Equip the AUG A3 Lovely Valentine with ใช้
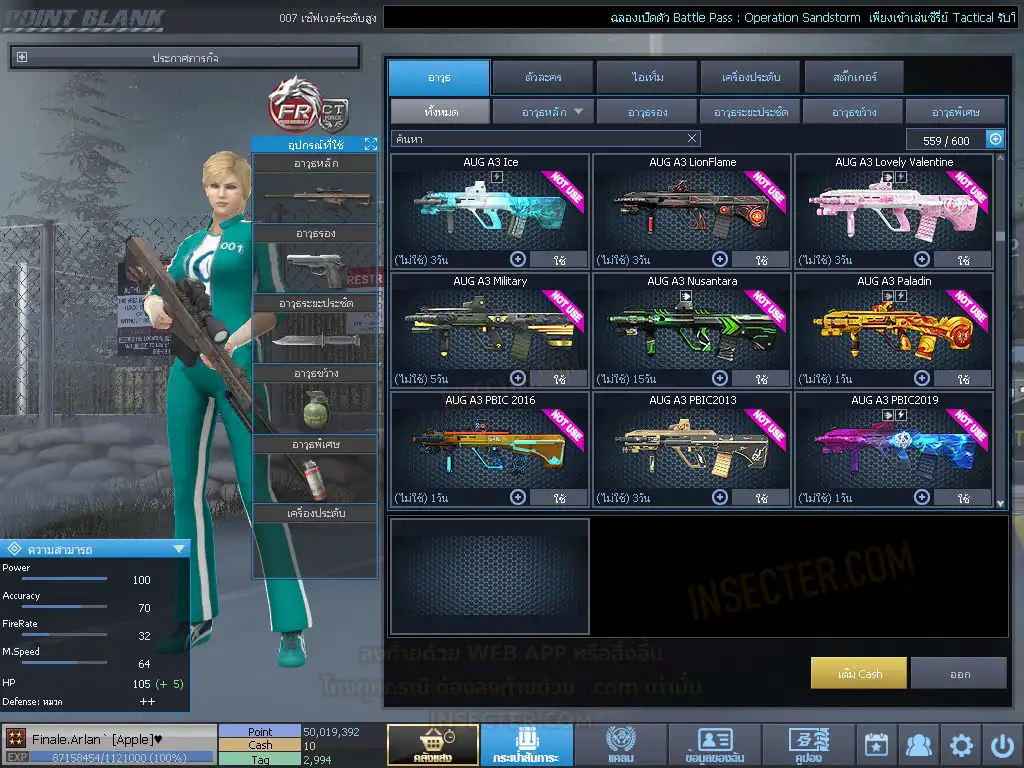Image resolution: width=1024 pixels, height=768 pixels. [x=963, y=260]
